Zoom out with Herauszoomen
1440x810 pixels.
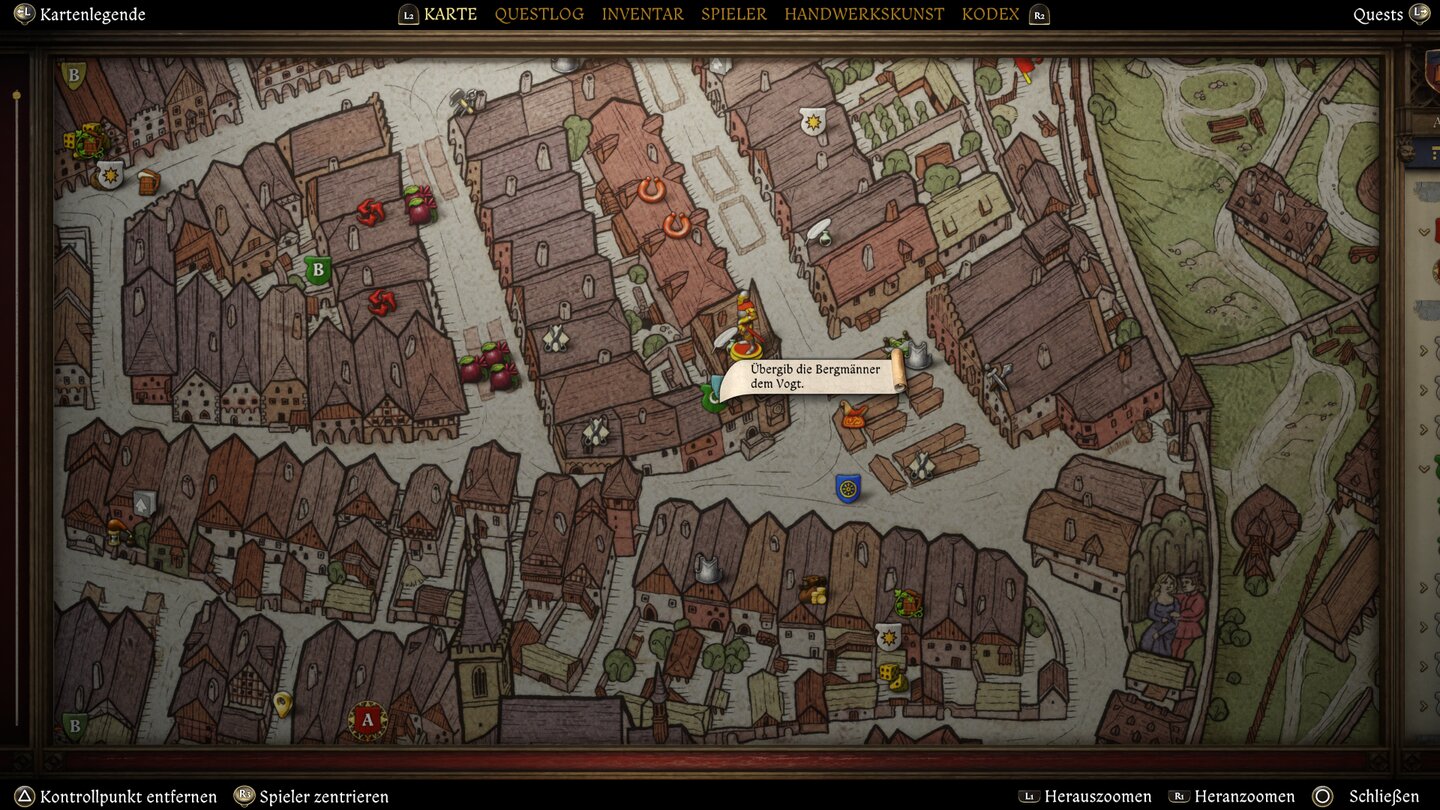tap(1097, 797)
